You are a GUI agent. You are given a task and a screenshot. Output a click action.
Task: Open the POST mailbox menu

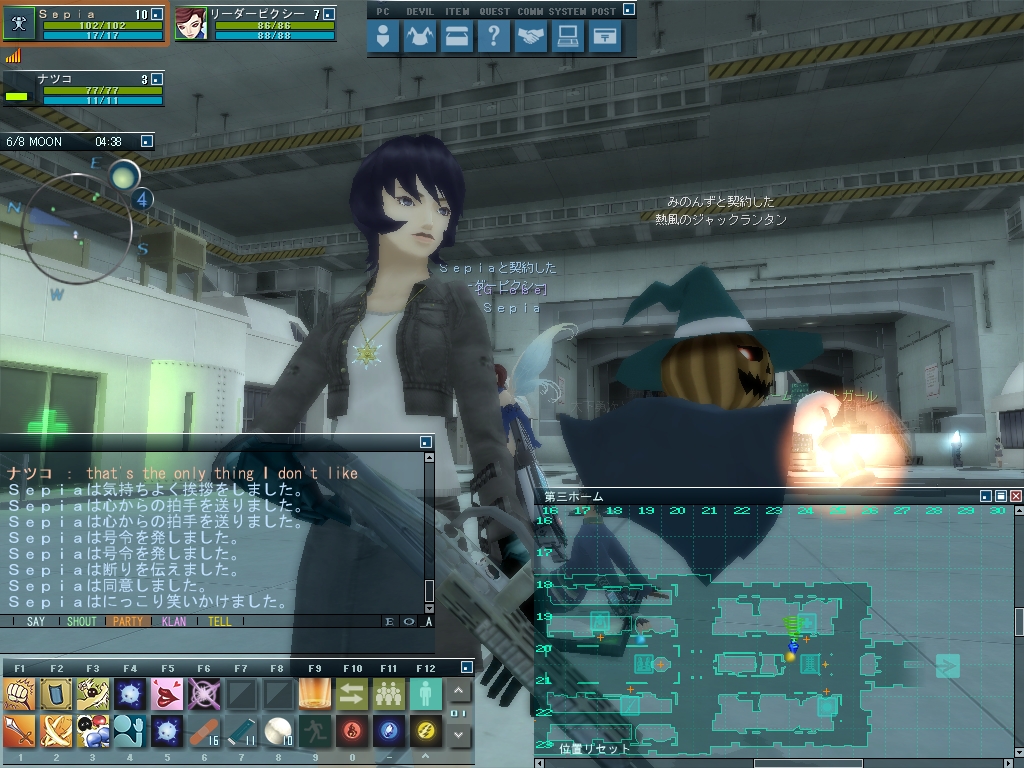point(603,37)
